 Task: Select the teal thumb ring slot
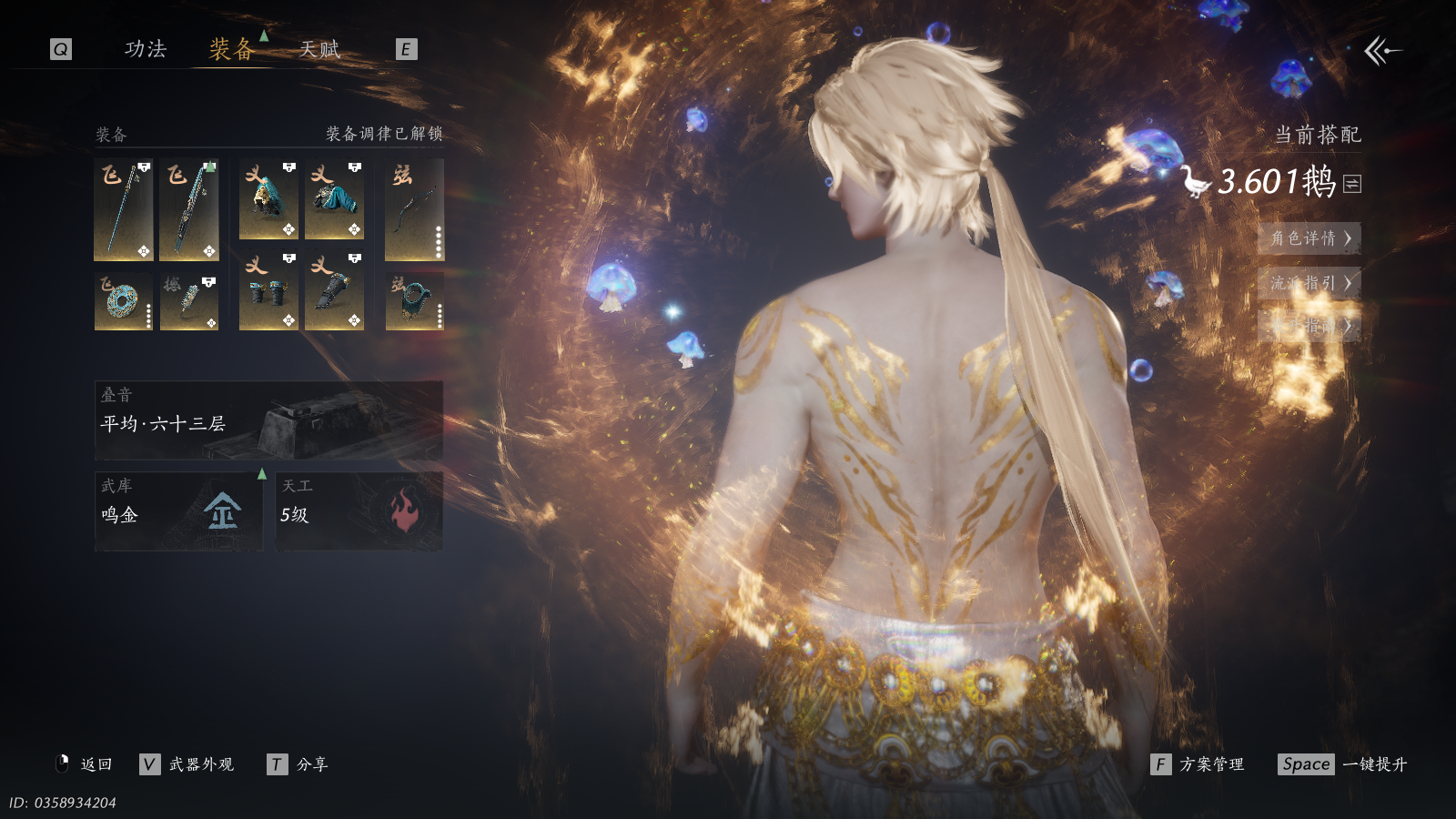click(414, 301)
